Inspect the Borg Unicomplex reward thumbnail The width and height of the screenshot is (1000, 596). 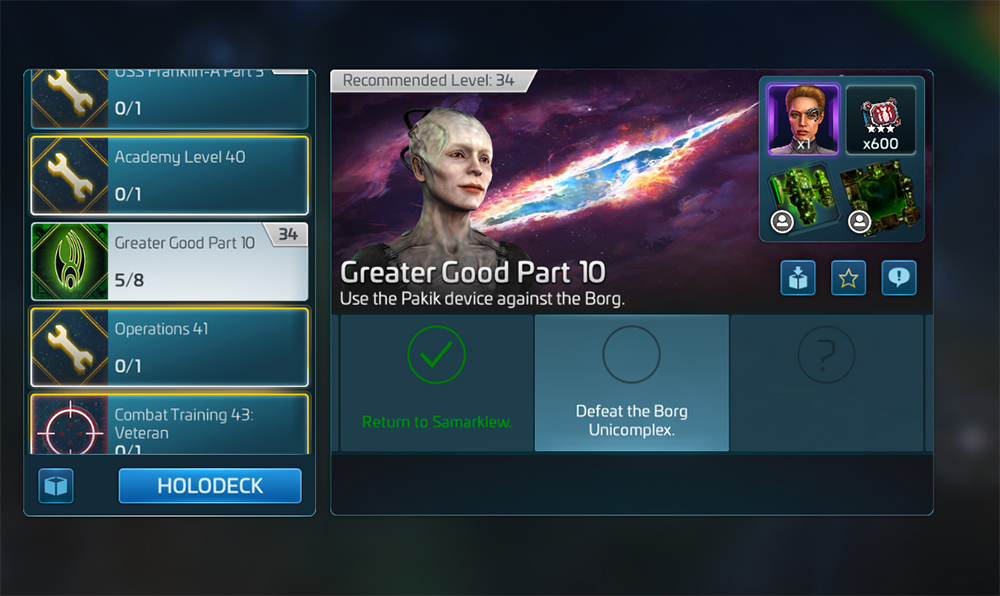click(880, 199)
